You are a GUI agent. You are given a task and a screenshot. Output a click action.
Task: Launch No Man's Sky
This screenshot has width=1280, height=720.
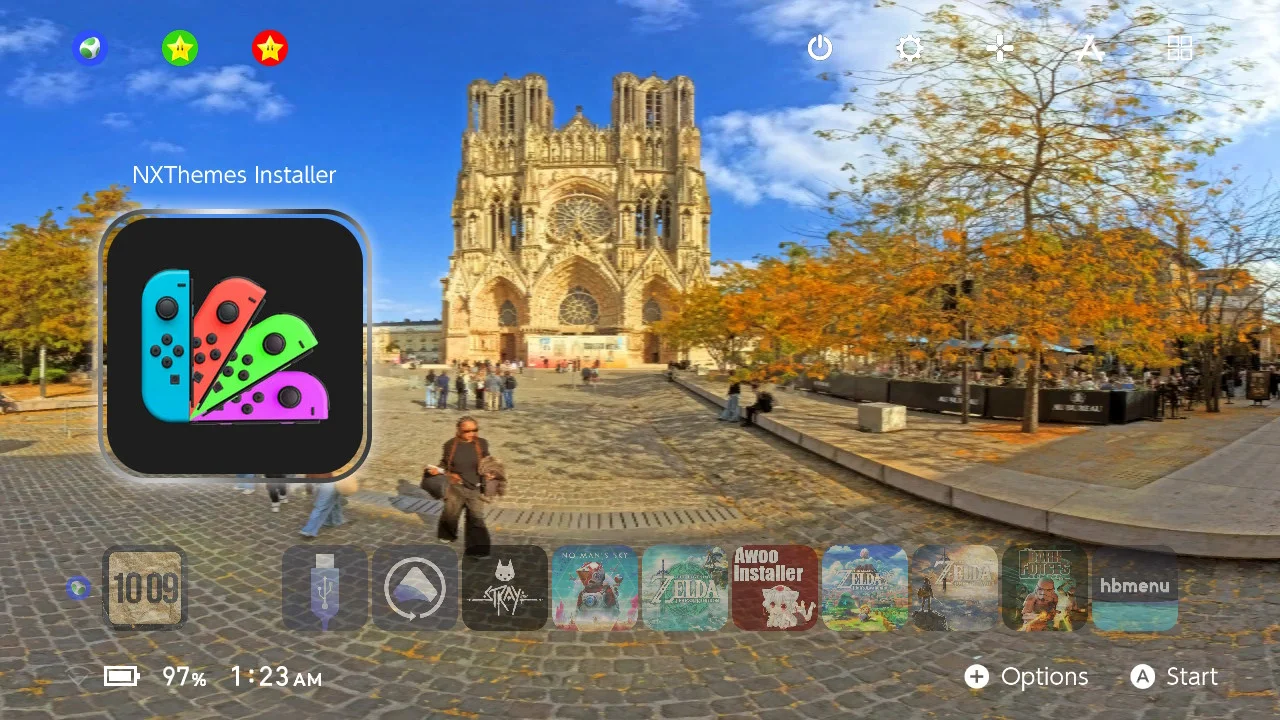tap(594, 588)
